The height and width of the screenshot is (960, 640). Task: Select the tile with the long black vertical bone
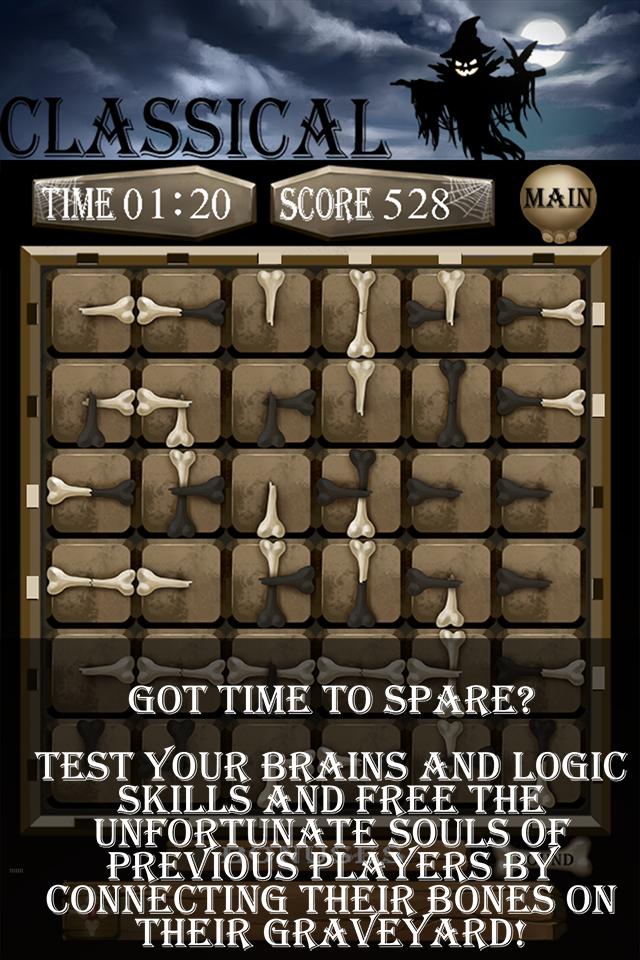pos(452,402)
